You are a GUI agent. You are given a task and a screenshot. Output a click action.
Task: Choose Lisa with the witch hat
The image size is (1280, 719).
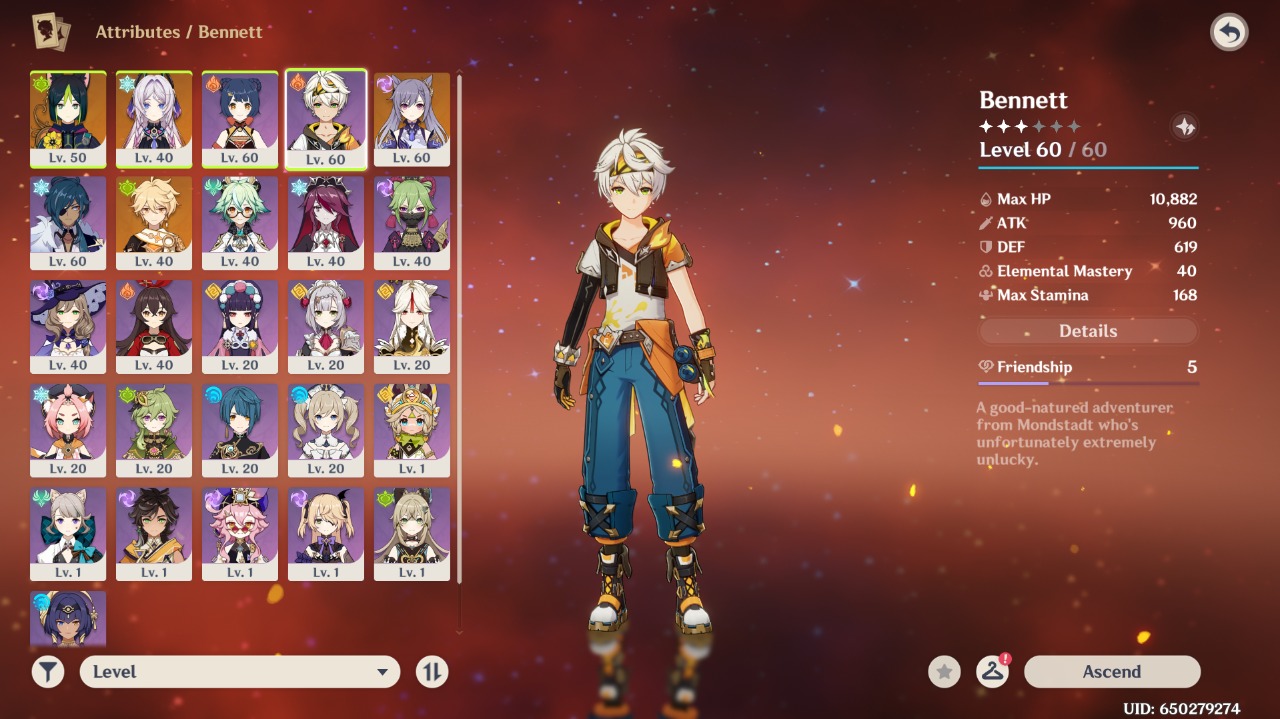pos(68,326)
